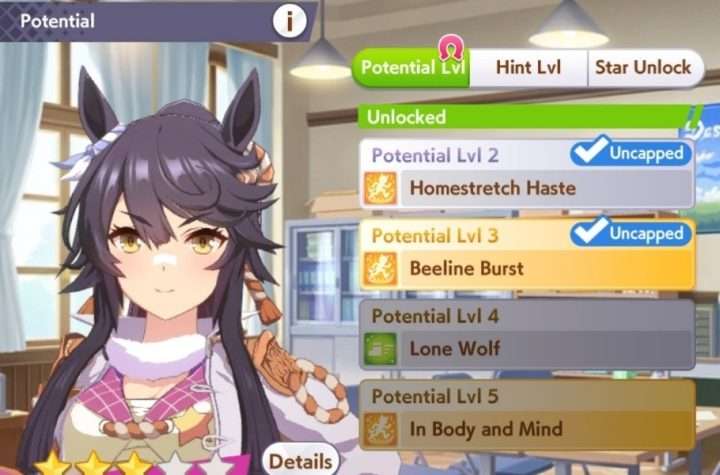Open the Potential info button
Viewport: 720px width, 475px height.
tap(291, 19)
